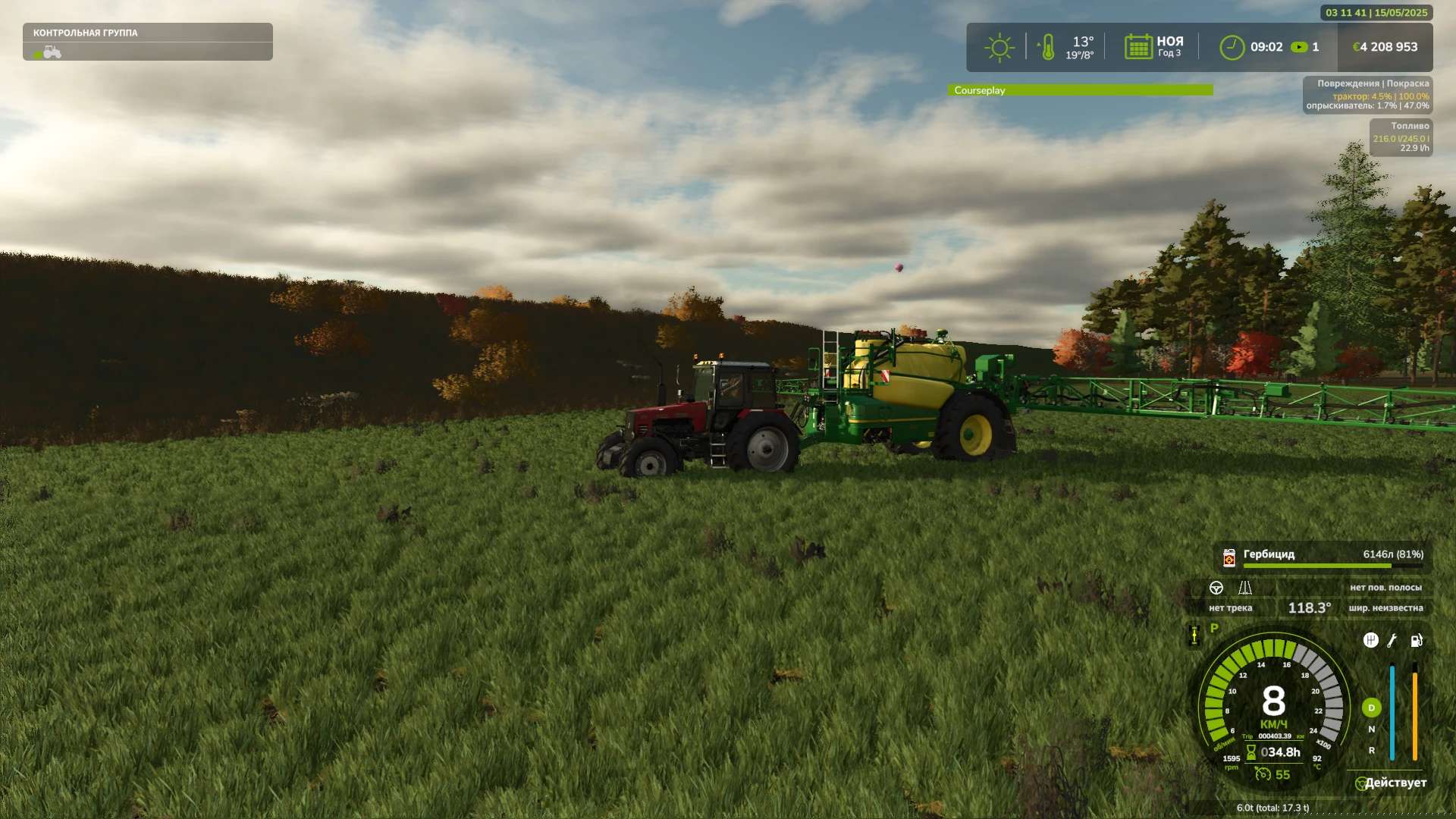Image resolution: width=1456 pixels, height=819 pixels.
Task: Toggle the cruise control speed icon
Action: [x=1263, y=774]
